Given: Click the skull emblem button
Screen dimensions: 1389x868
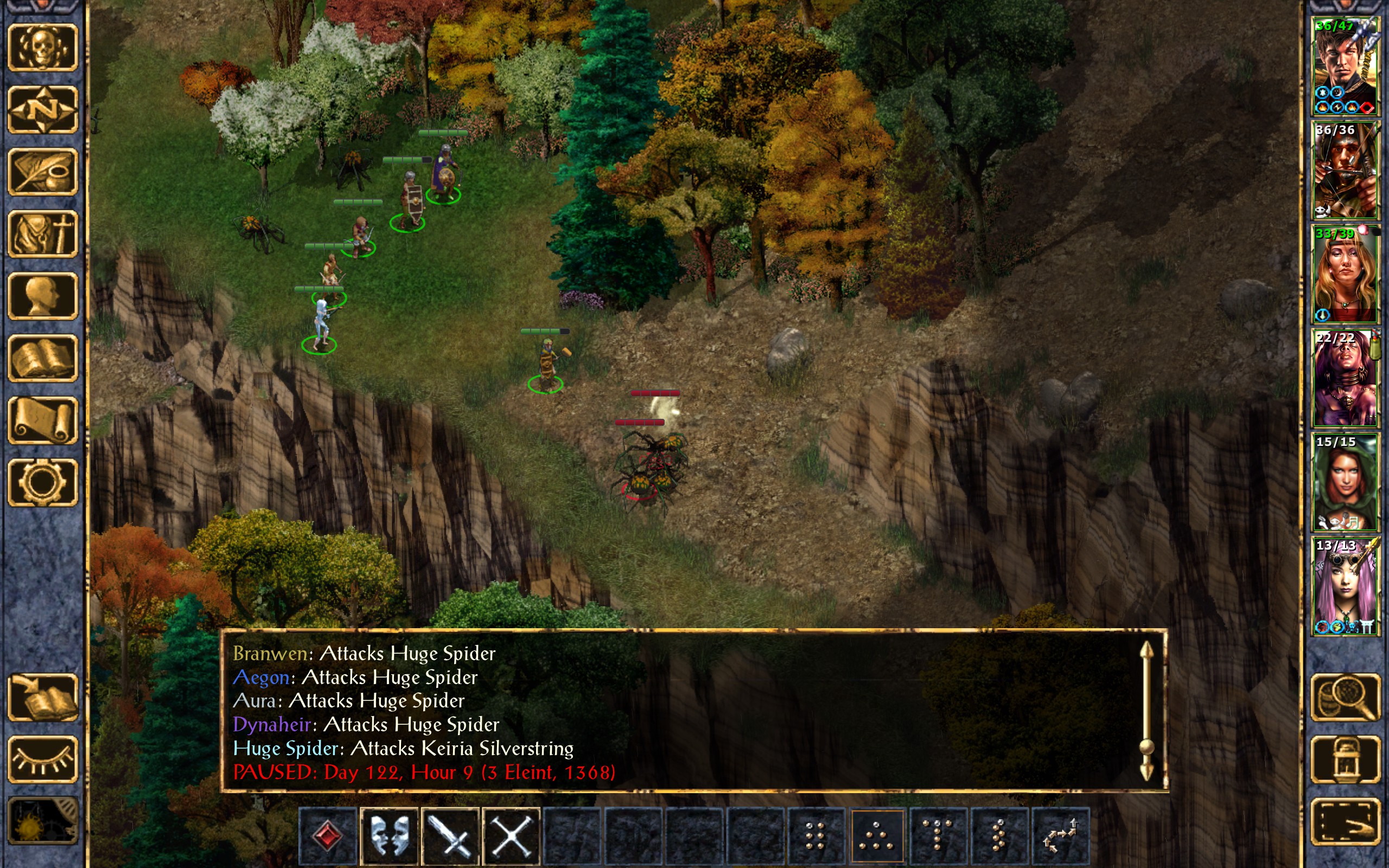Looking at the screenshot, I should 42,48.
